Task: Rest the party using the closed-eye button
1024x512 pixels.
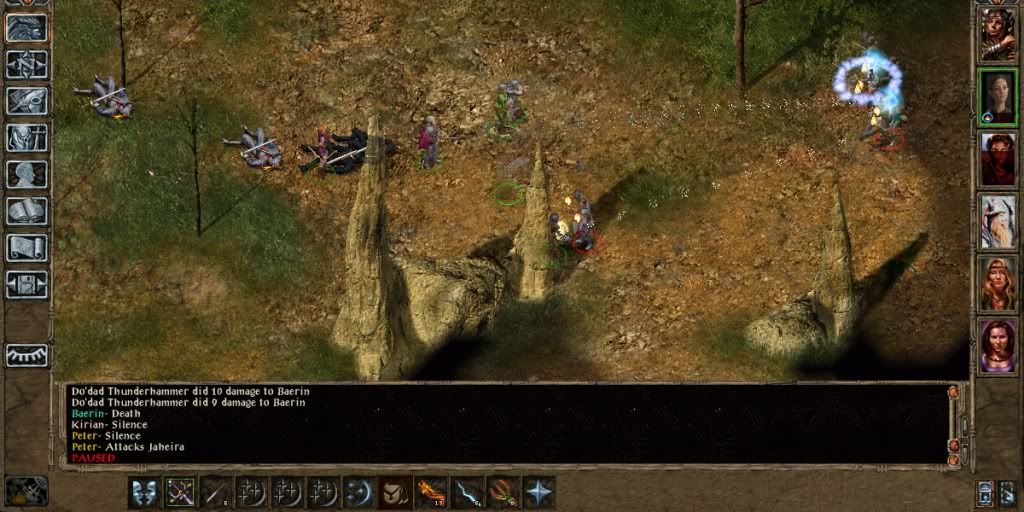Action: pyautogui.click(x=27, y=355)
